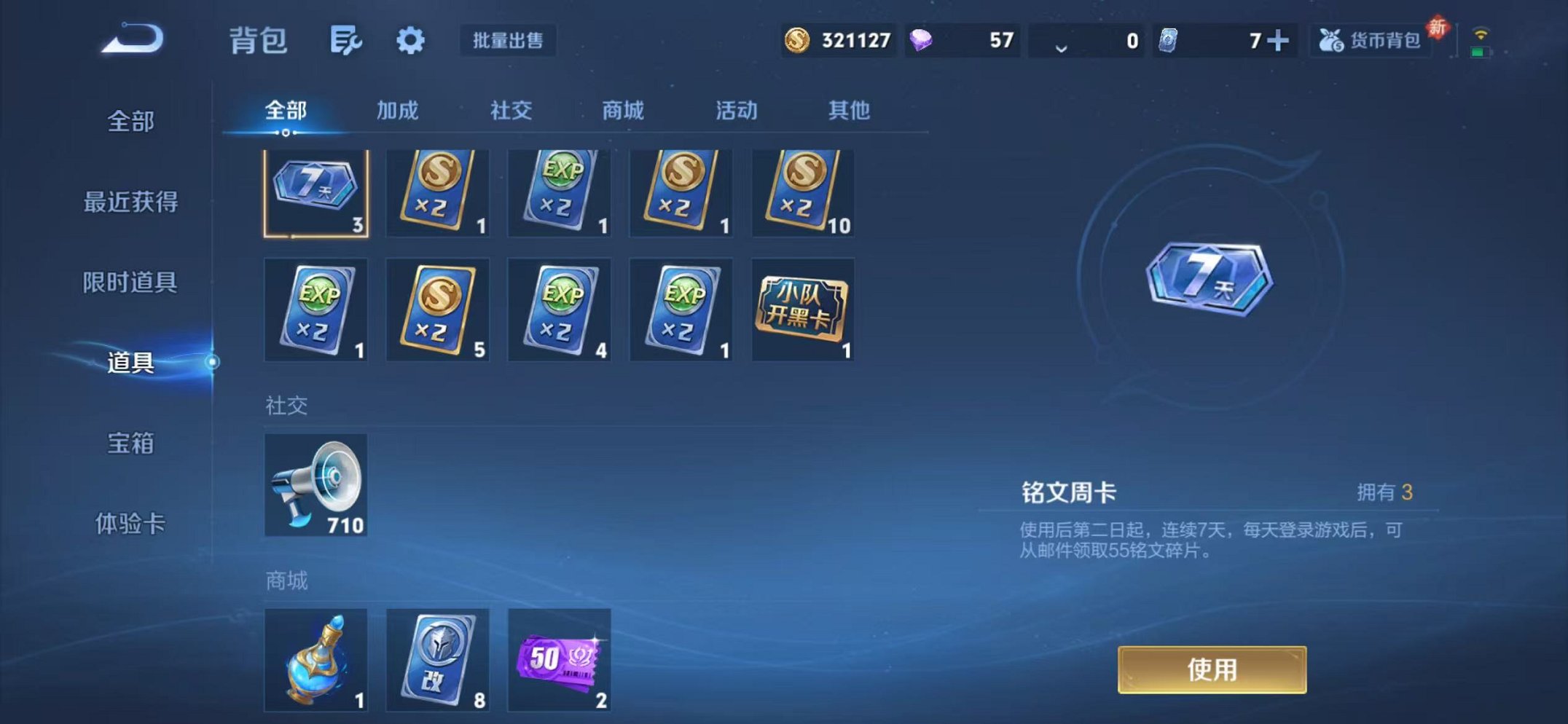Select the loudspeaker announcement item
The image size is (1568, 724).
[x=315, y=484]
